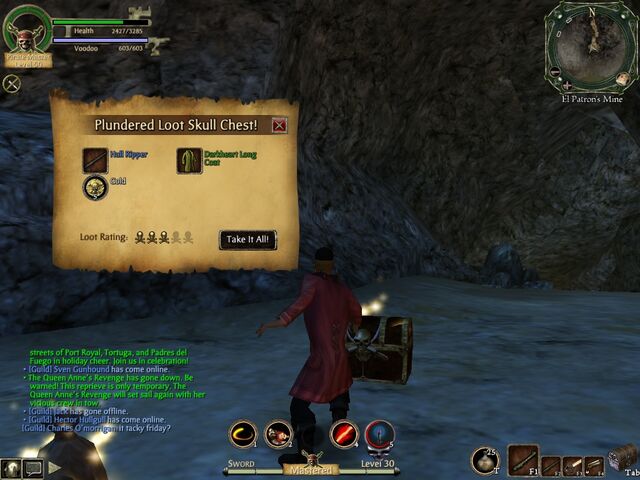640x480 pixels.
Task: Click the arrow button beside the chat icon
Action: click(54, 466)
